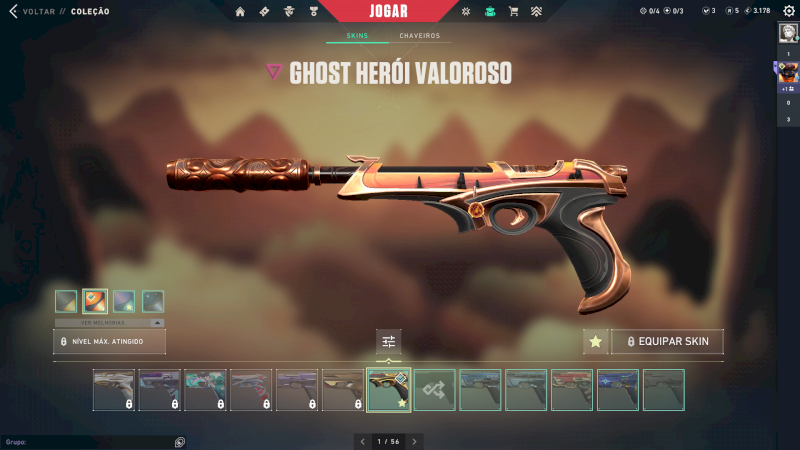Go back via the Voltar arrow
The width and height of the screenshot is (800, 450).
13,11
